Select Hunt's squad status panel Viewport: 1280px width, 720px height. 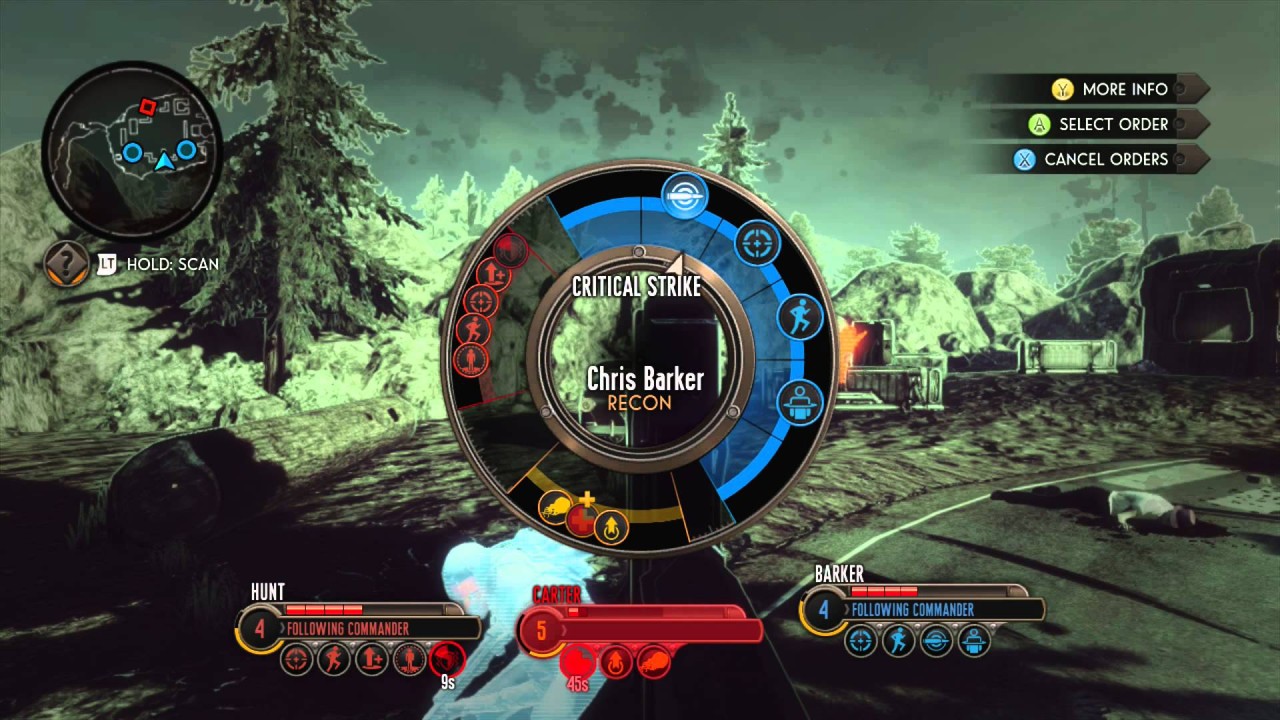pyautogui.click(x=360, y=628)
